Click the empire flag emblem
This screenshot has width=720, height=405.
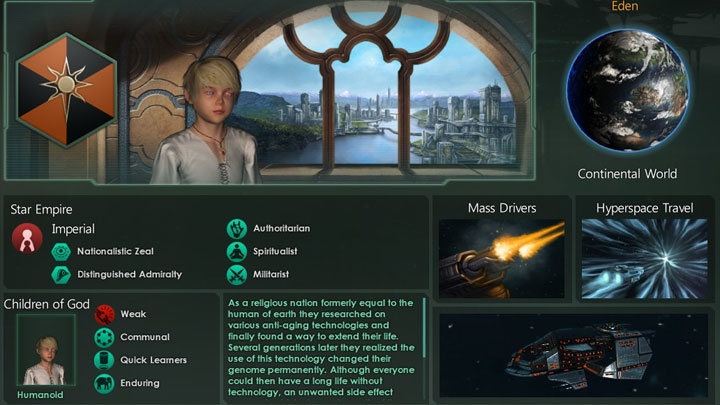(x=65, y=88)
